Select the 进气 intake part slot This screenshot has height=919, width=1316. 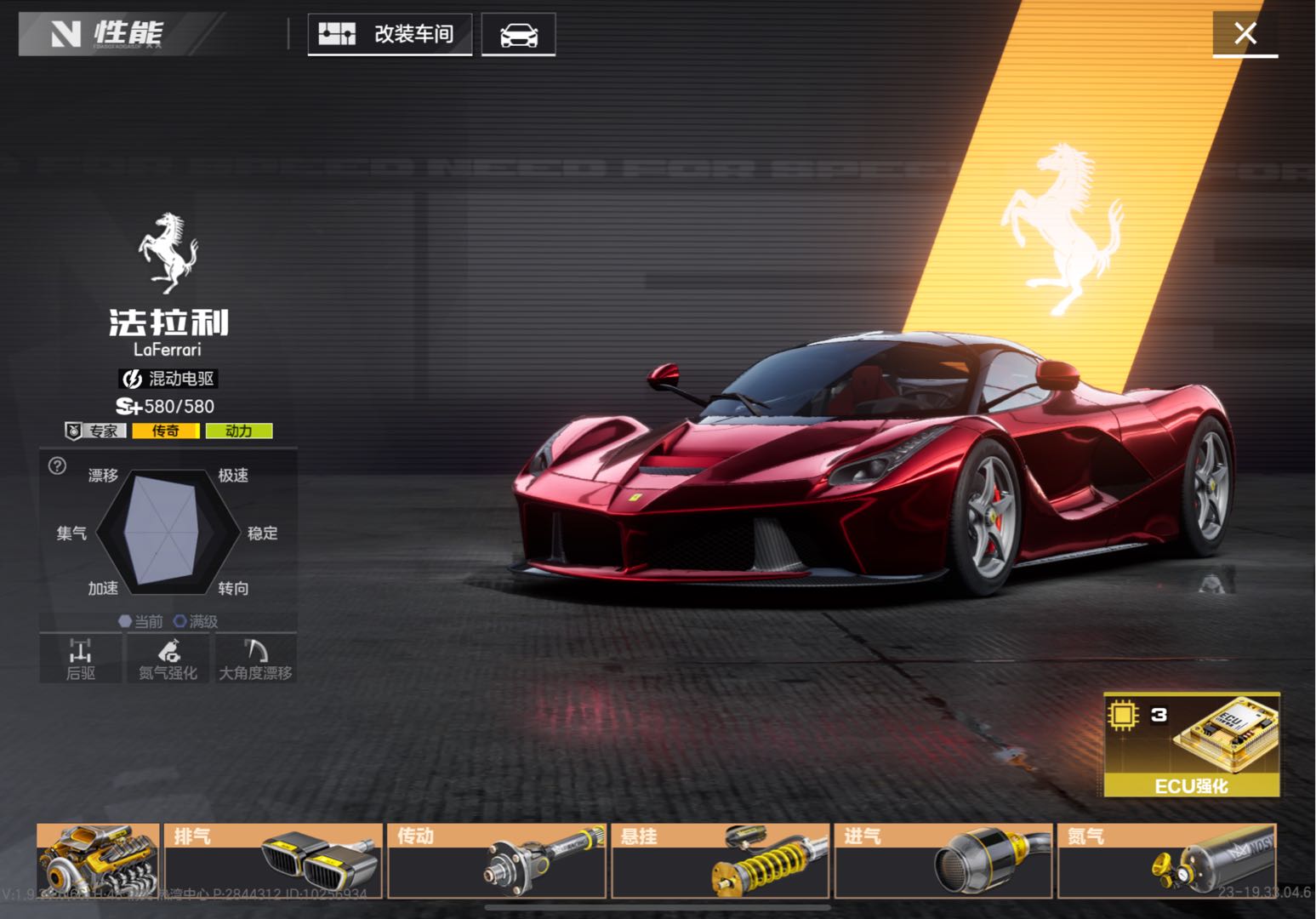point(943,860)
